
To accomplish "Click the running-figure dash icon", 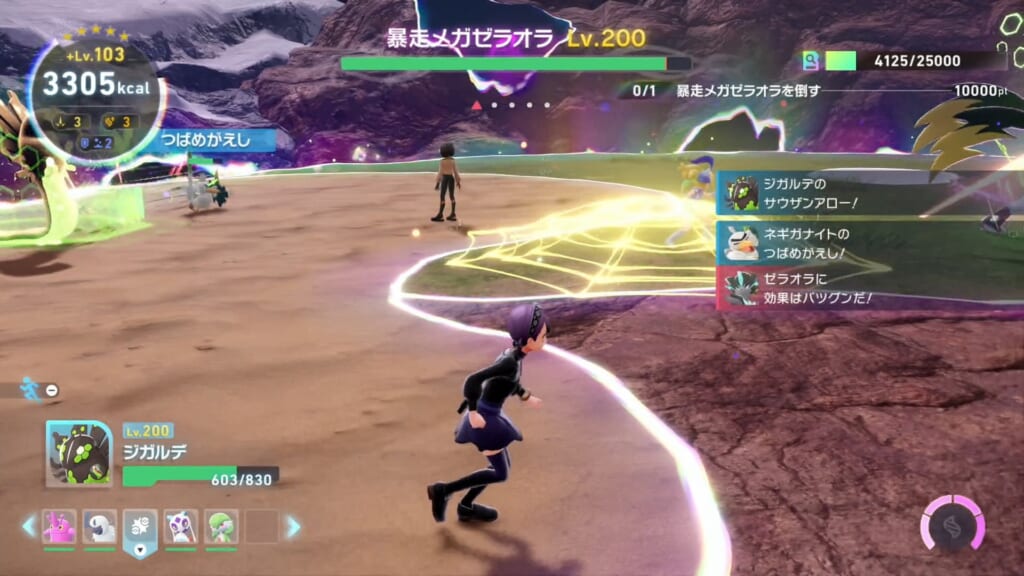I will (x=32, y=389).
